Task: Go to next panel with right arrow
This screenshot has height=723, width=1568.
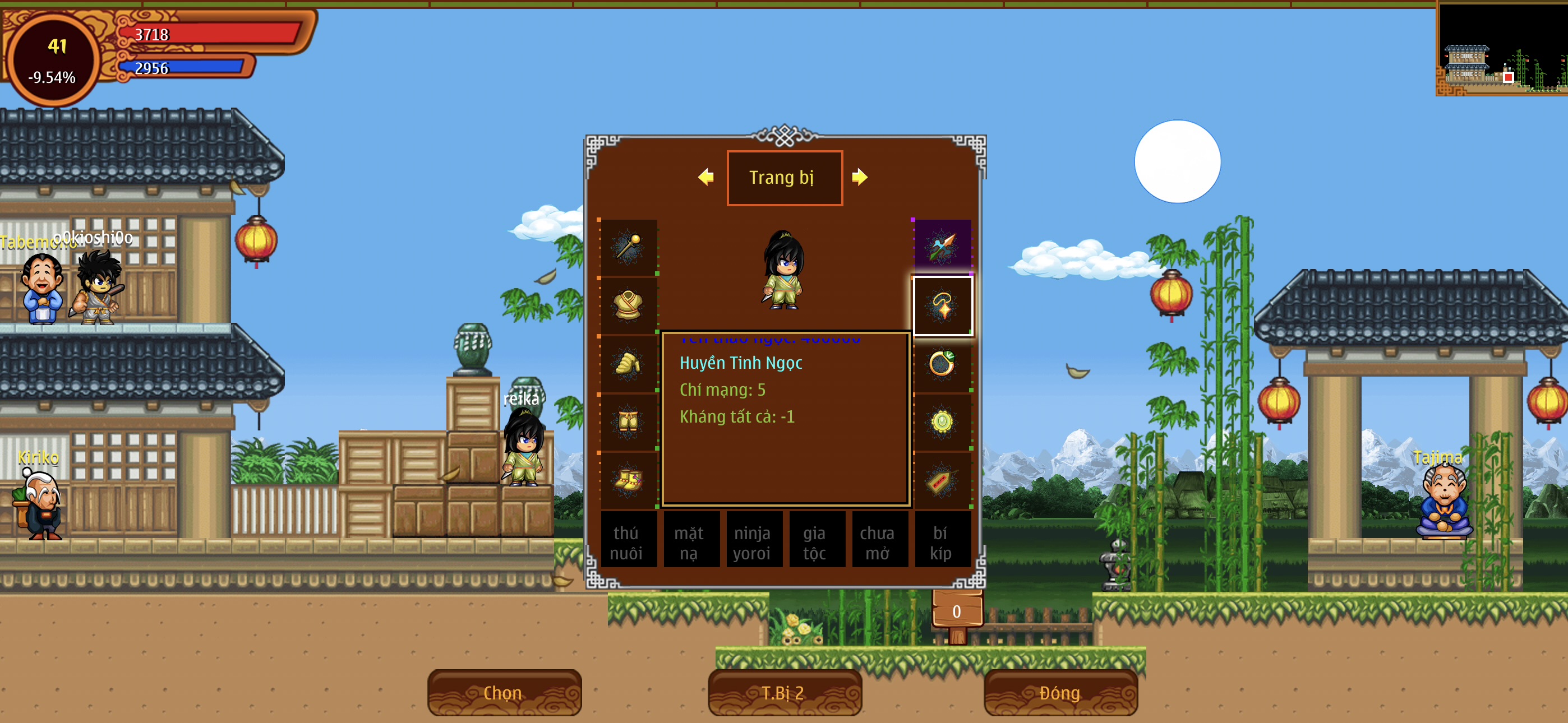Action: click(860, 177)
